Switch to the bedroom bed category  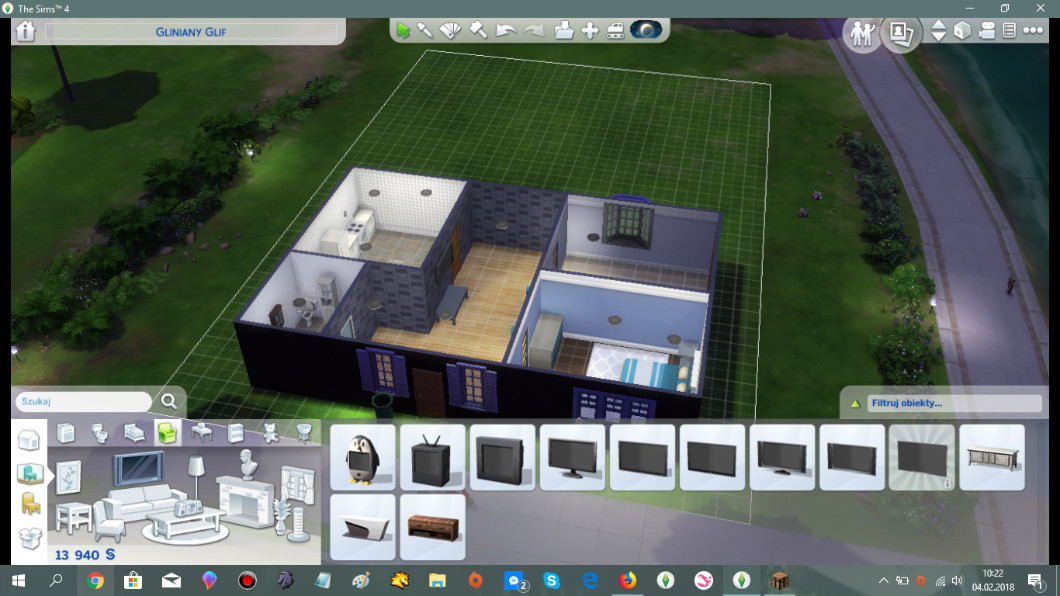click(133, 433)
